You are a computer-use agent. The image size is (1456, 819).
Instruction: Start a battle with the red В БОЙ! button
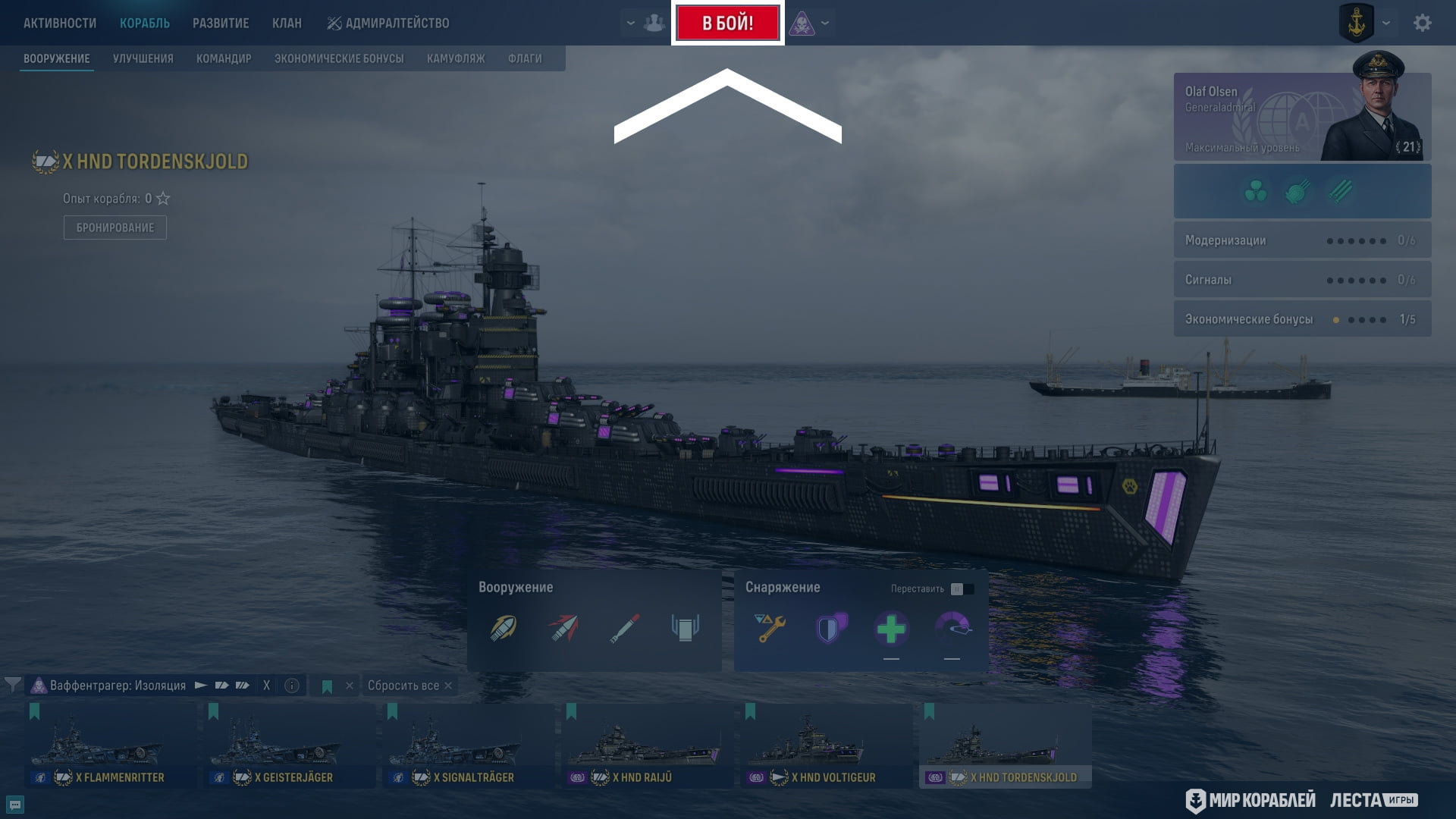(727, 23)
